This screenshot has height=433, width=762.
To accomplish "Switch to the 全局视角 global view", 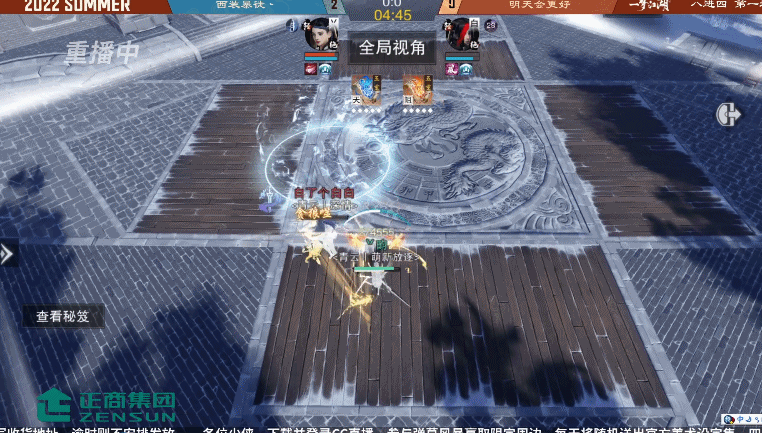I will coord(392,47).
